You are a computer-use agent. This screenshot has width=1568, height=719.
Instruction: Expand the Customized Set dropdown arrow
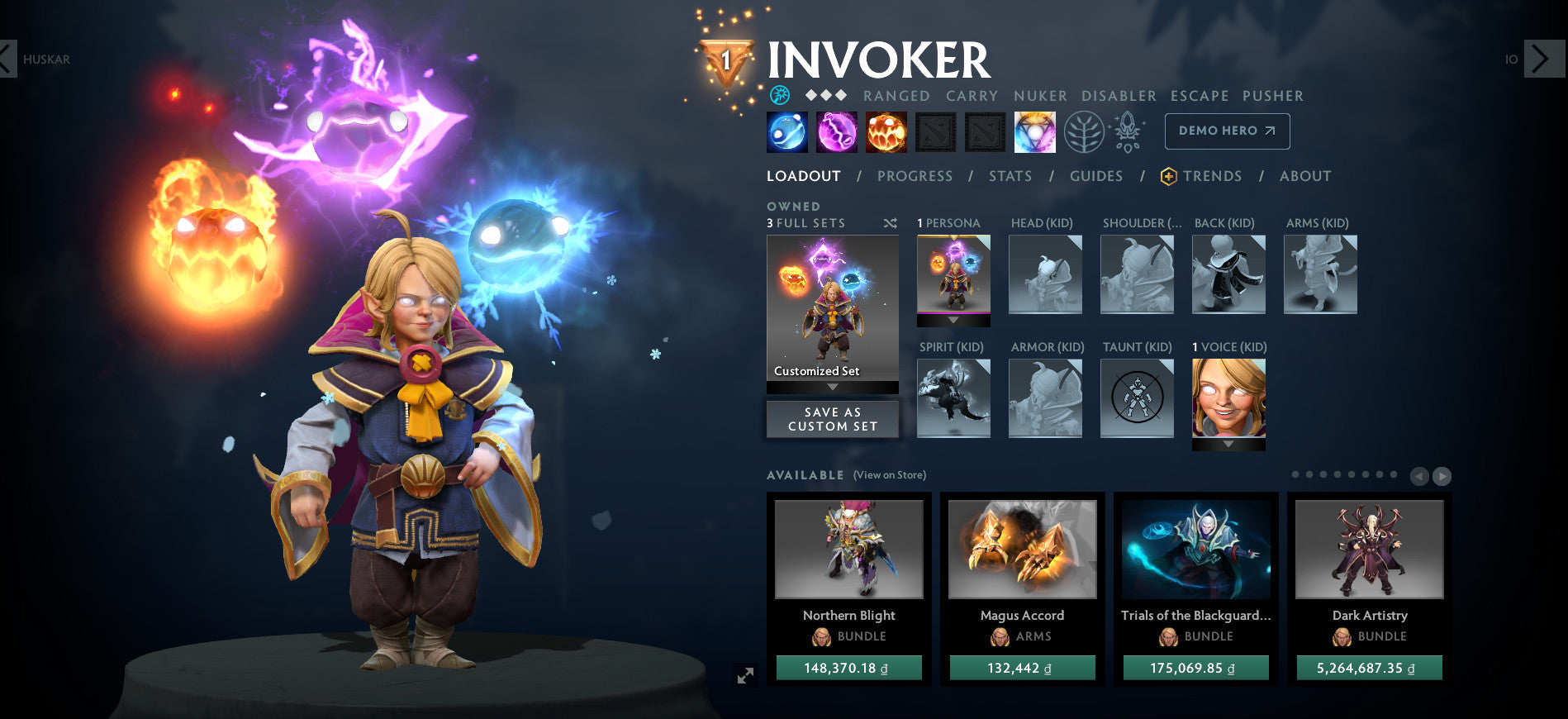click(x=833, y=385)
